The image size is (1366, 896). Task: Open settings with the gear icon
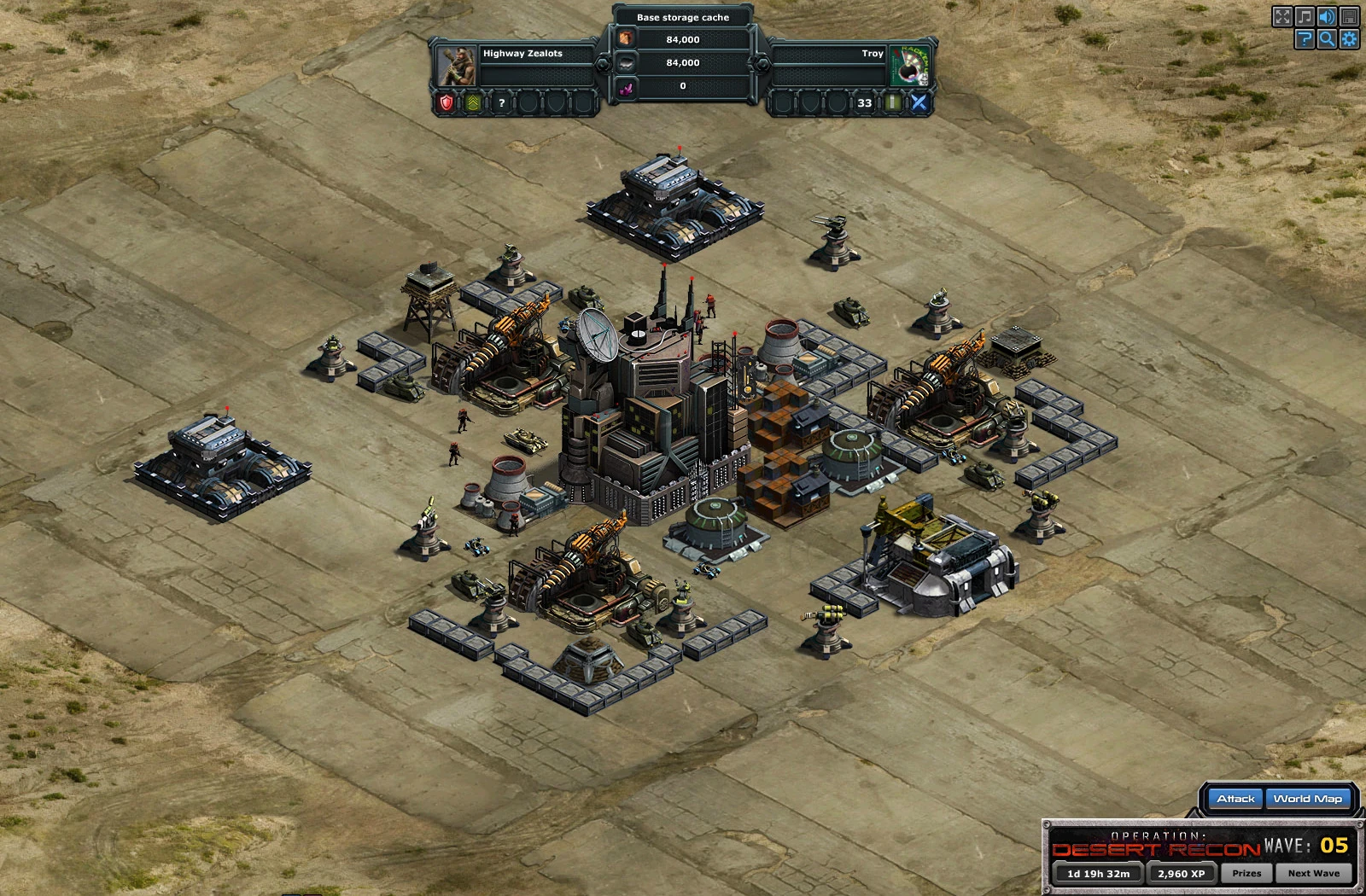click(1349, 38)
